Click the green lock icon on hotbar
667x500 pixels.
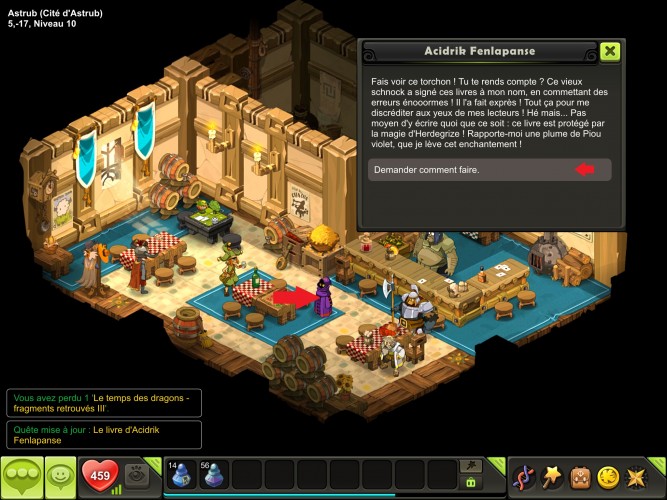[469, 482]
